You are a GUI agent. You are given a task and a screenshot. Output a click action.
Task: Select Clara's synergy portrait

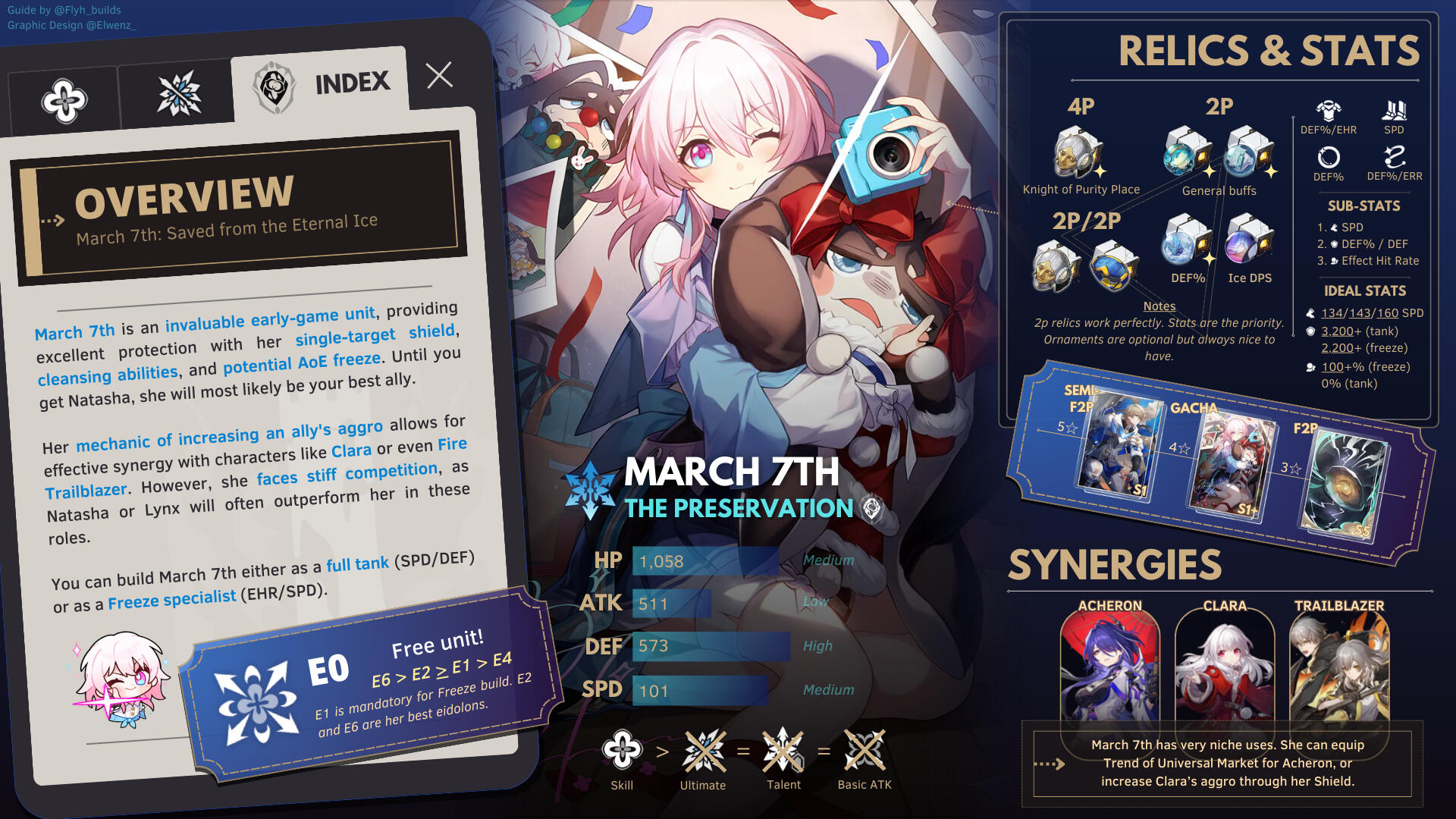coord(1224,667)
